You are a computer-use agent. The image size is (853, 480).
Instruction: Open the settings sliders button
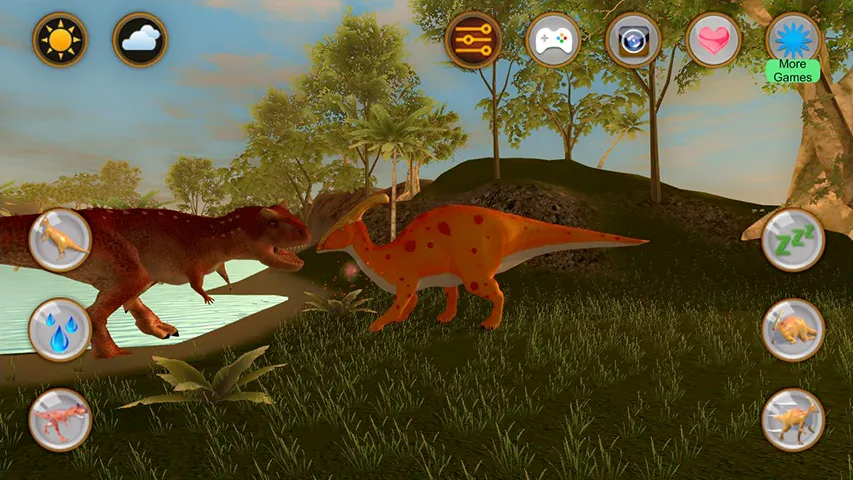coord(473,40)
